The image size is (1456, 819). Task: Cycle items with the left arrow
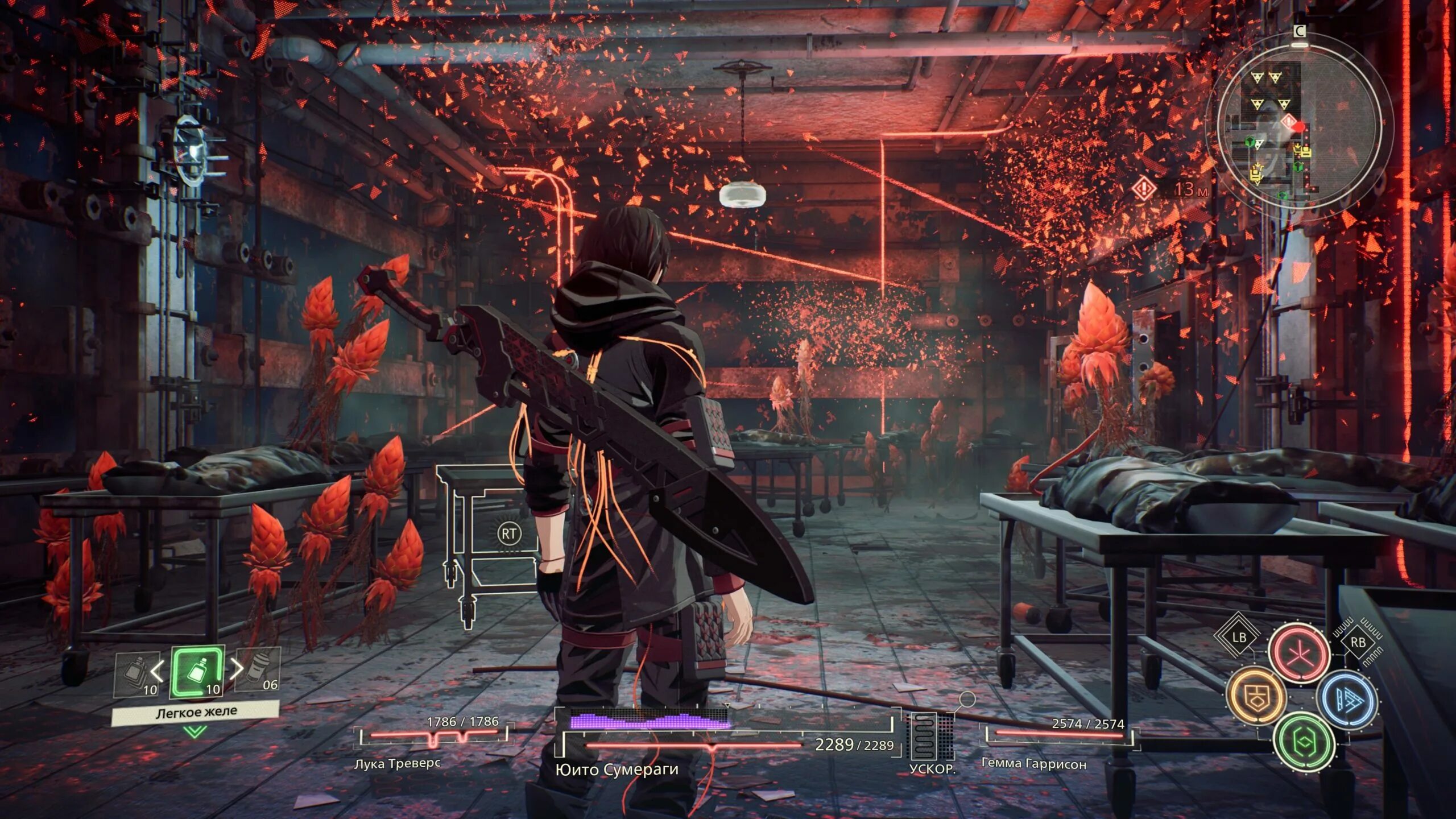[x=157, y=671]
